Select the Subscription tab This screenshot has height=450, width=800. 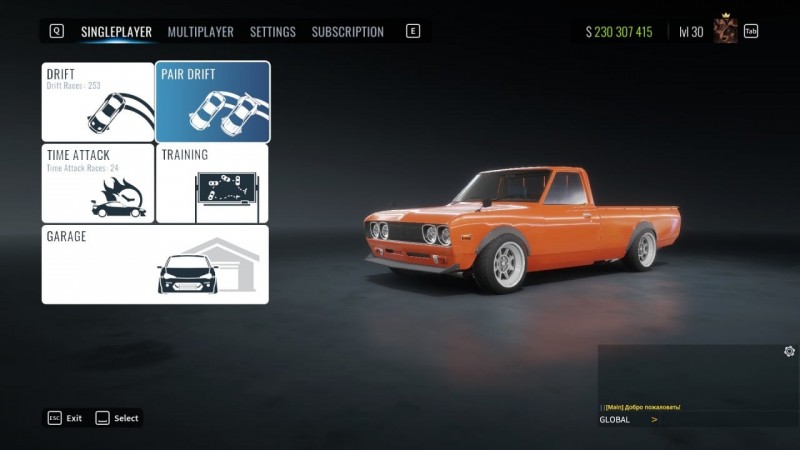(x=347, y=32)
